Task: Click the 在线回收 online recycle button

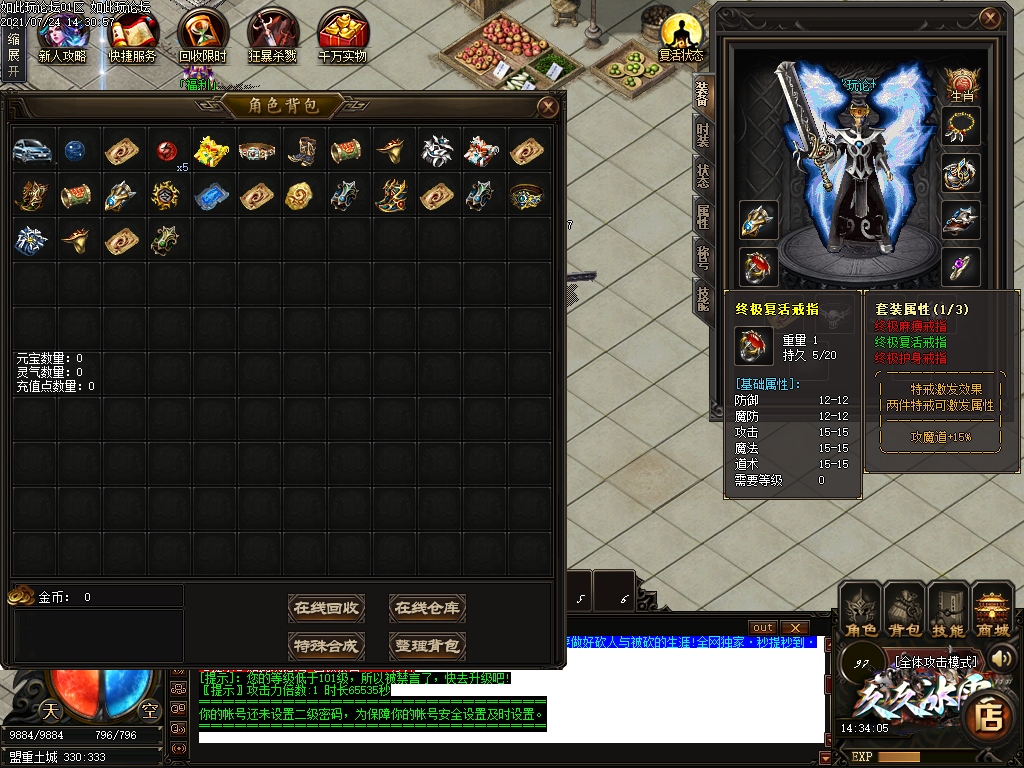Action: (328, 607)
